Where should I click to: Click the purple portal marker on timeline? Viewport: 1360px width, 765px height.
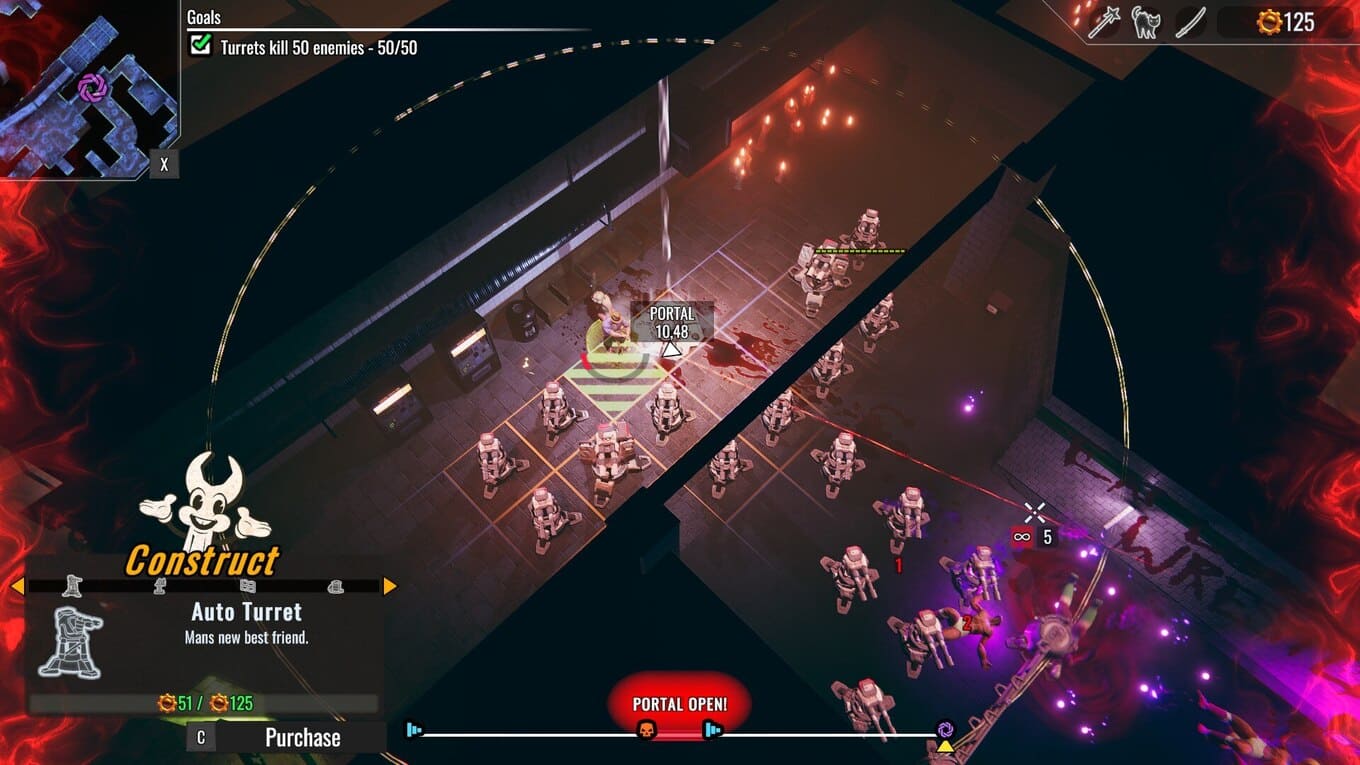[945, 729]
